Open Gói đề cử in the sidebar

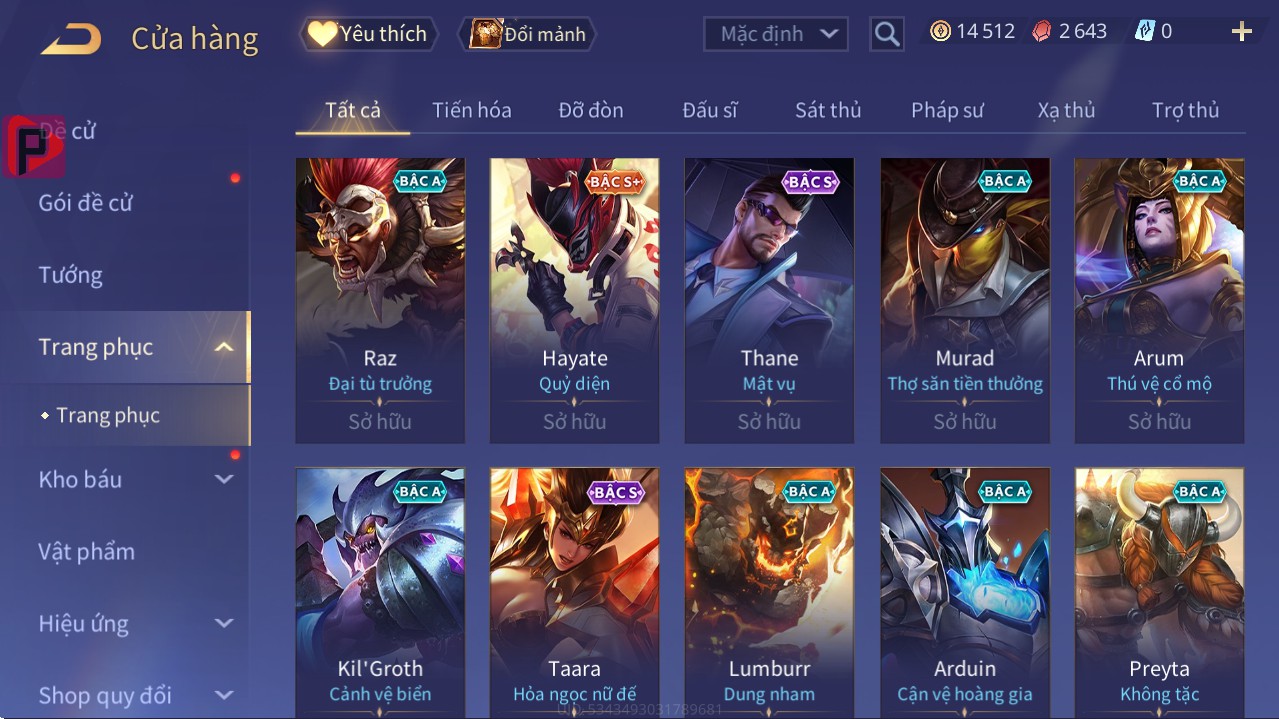pos(86,203)
